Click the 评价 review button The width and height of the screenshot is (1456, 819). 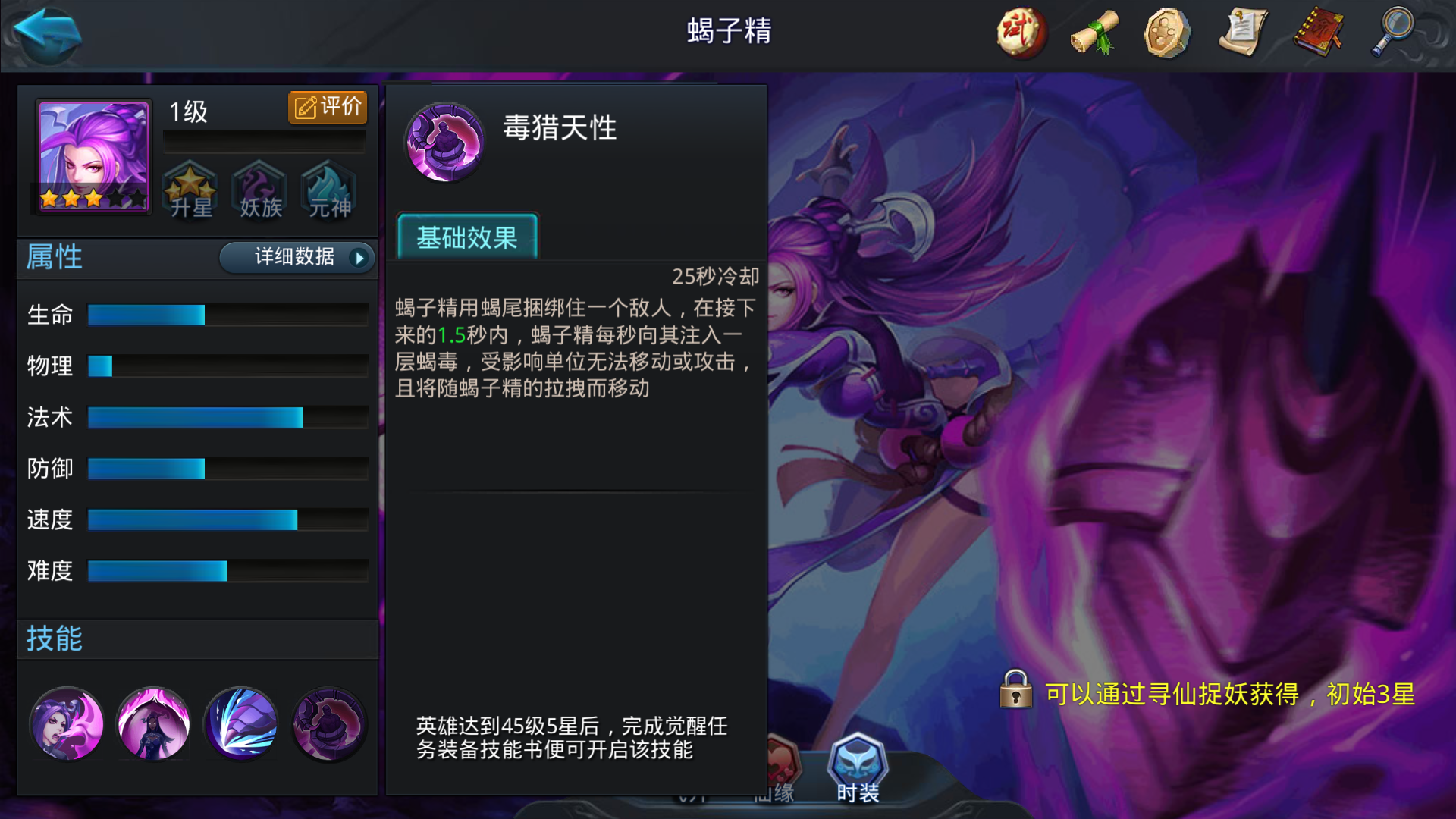click(x=327, y=107)
